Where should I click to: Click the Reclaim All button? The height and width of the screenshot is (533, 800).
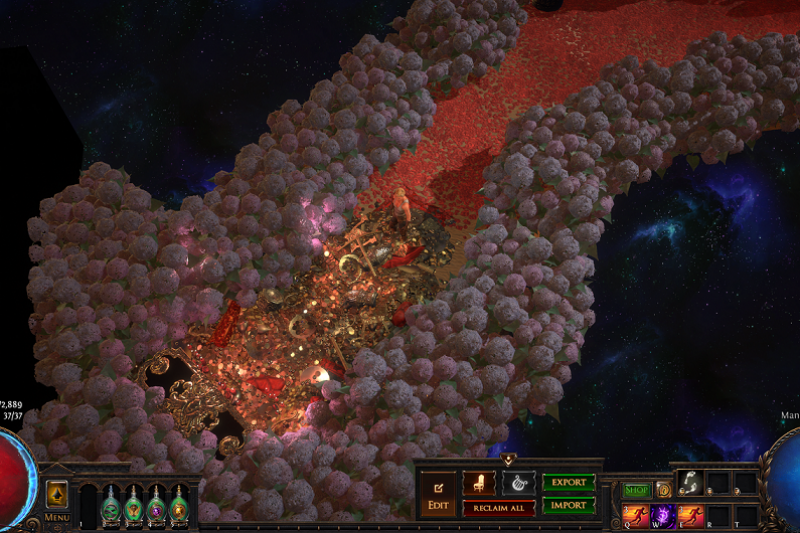click(x=498, y=508)
